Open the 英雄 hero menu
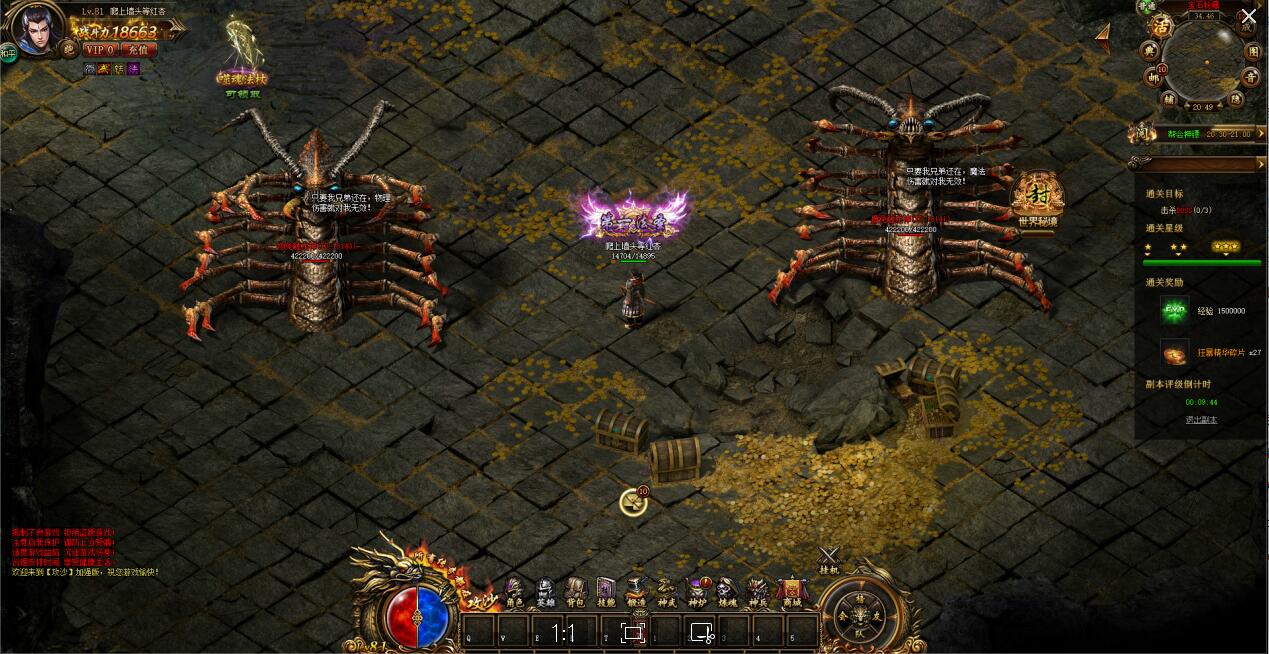 point(545,592)
